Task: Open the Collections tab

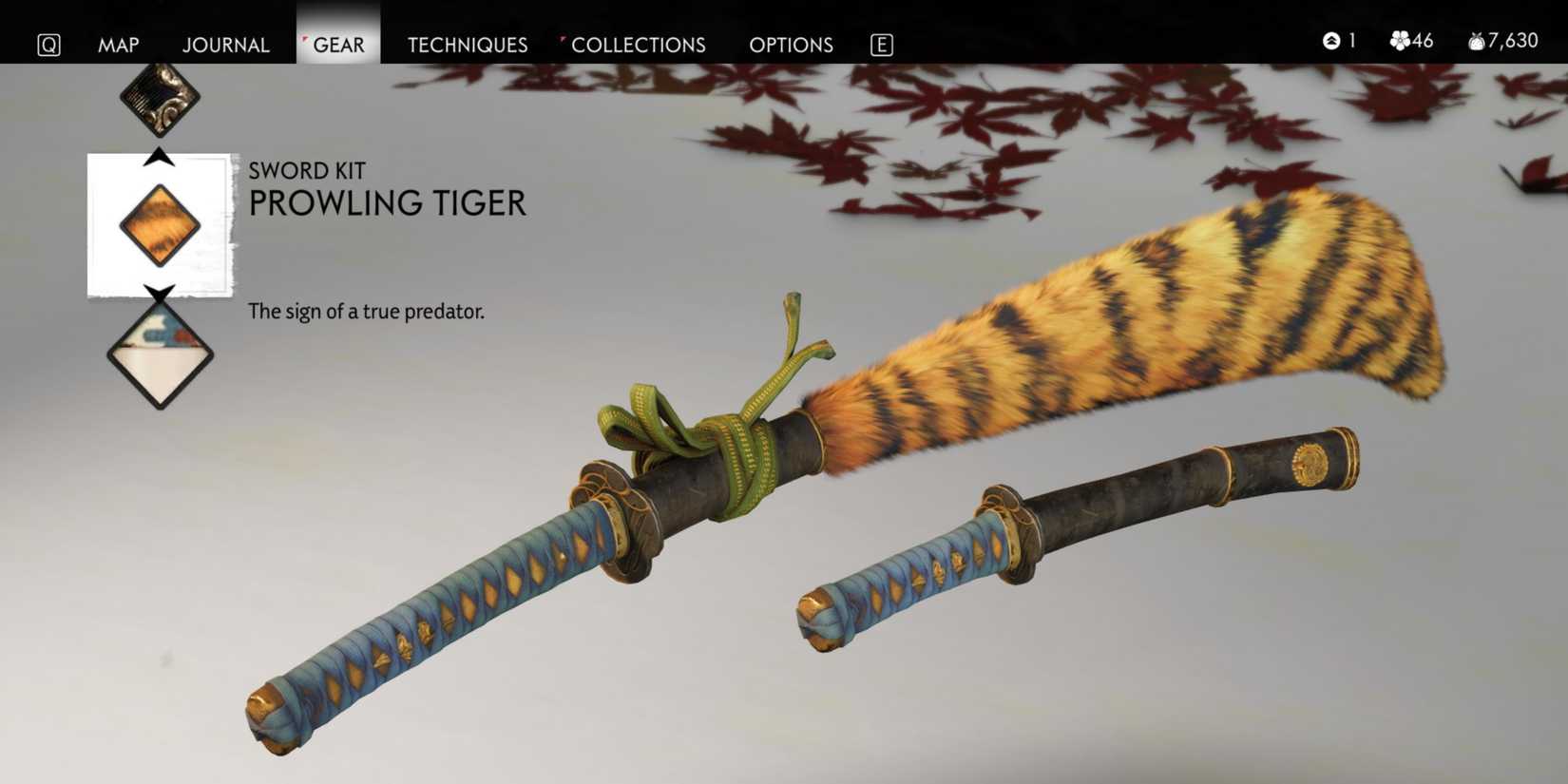Action: click(640, 45)
